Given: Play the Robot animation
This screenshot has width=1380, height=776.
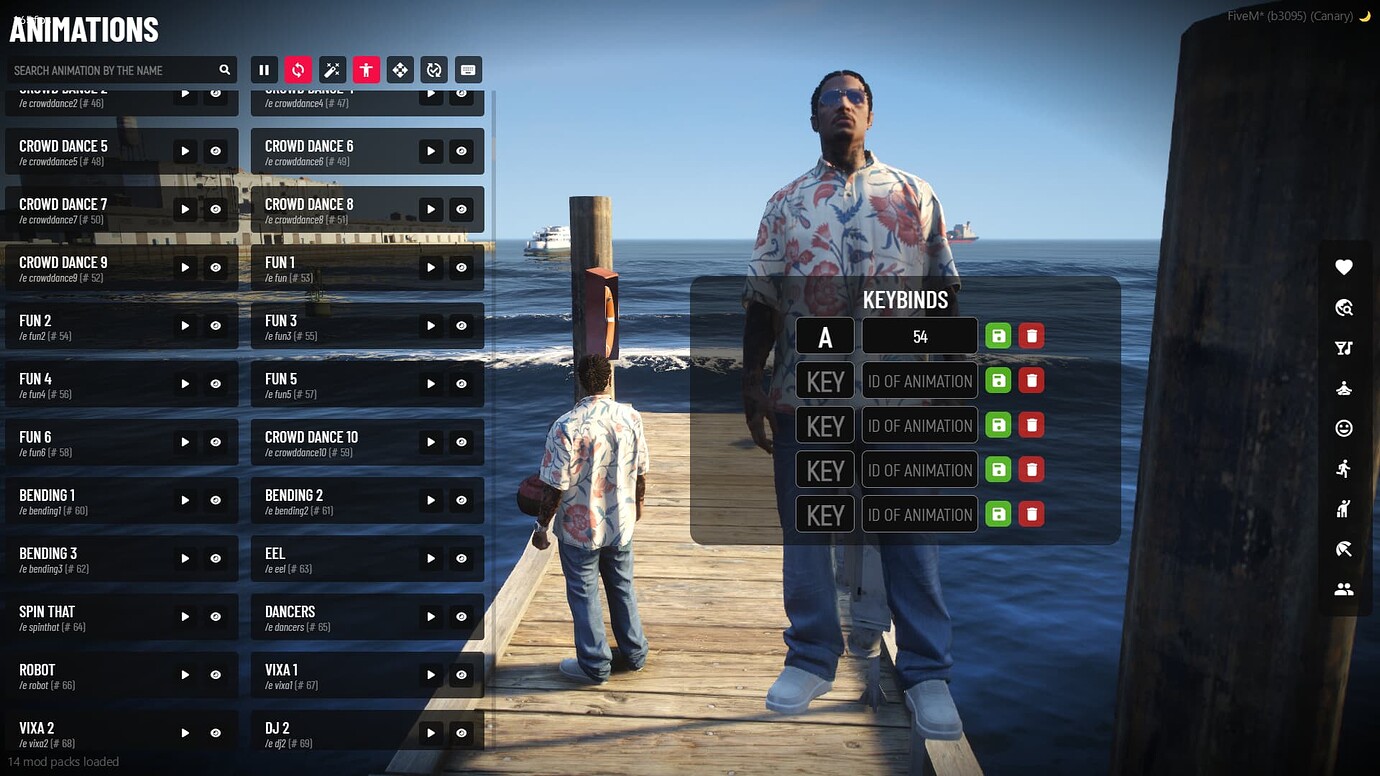Looking at the screenshot, I should click(x=185, y=675).
